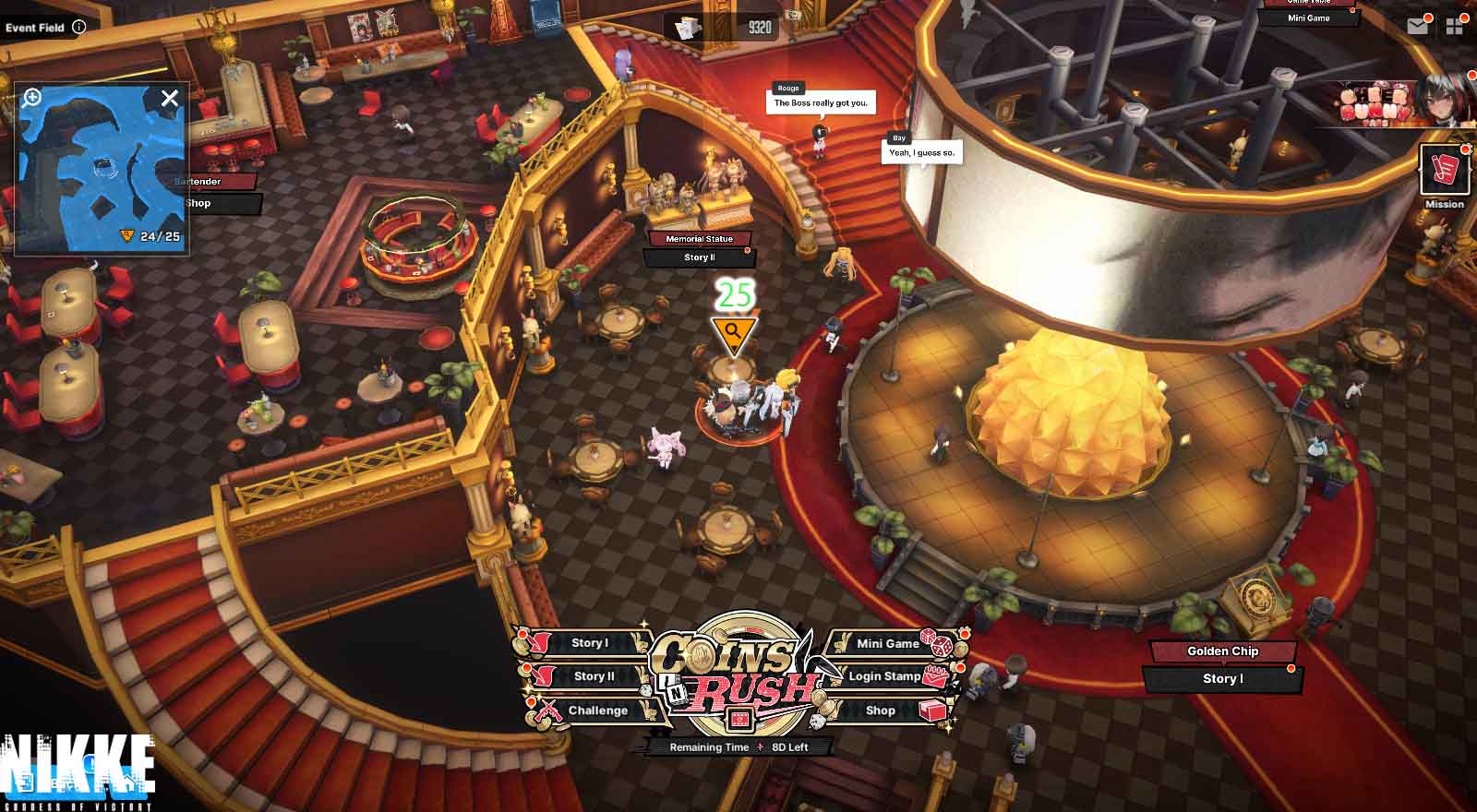The width and height of the screenshot is (1477, 812).
Task: Click the Memorial Statue Story II label
Action: tap(699, 257)
